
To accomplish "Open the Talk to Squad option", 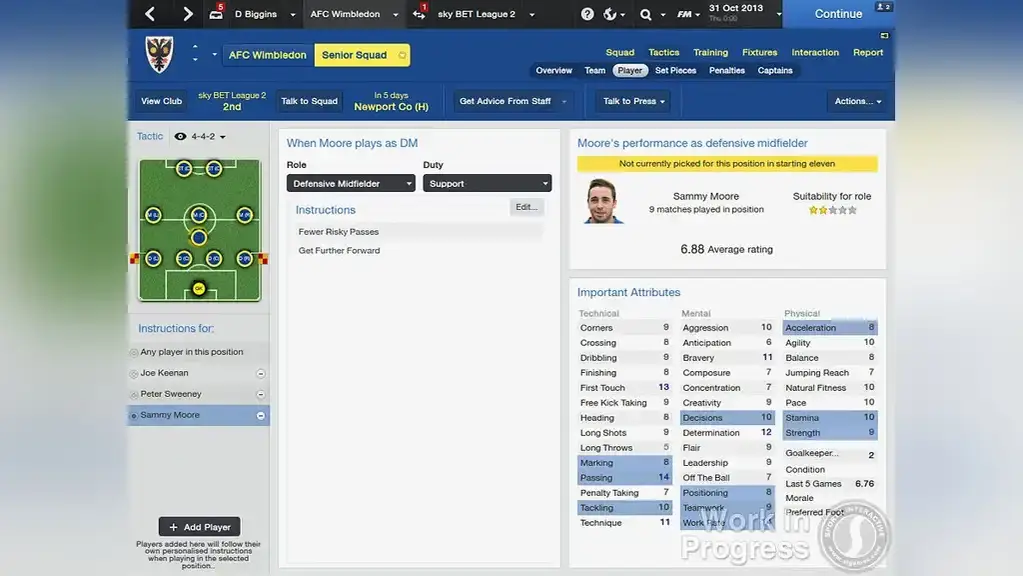I will pyautogui.click(x=309, y=101).
